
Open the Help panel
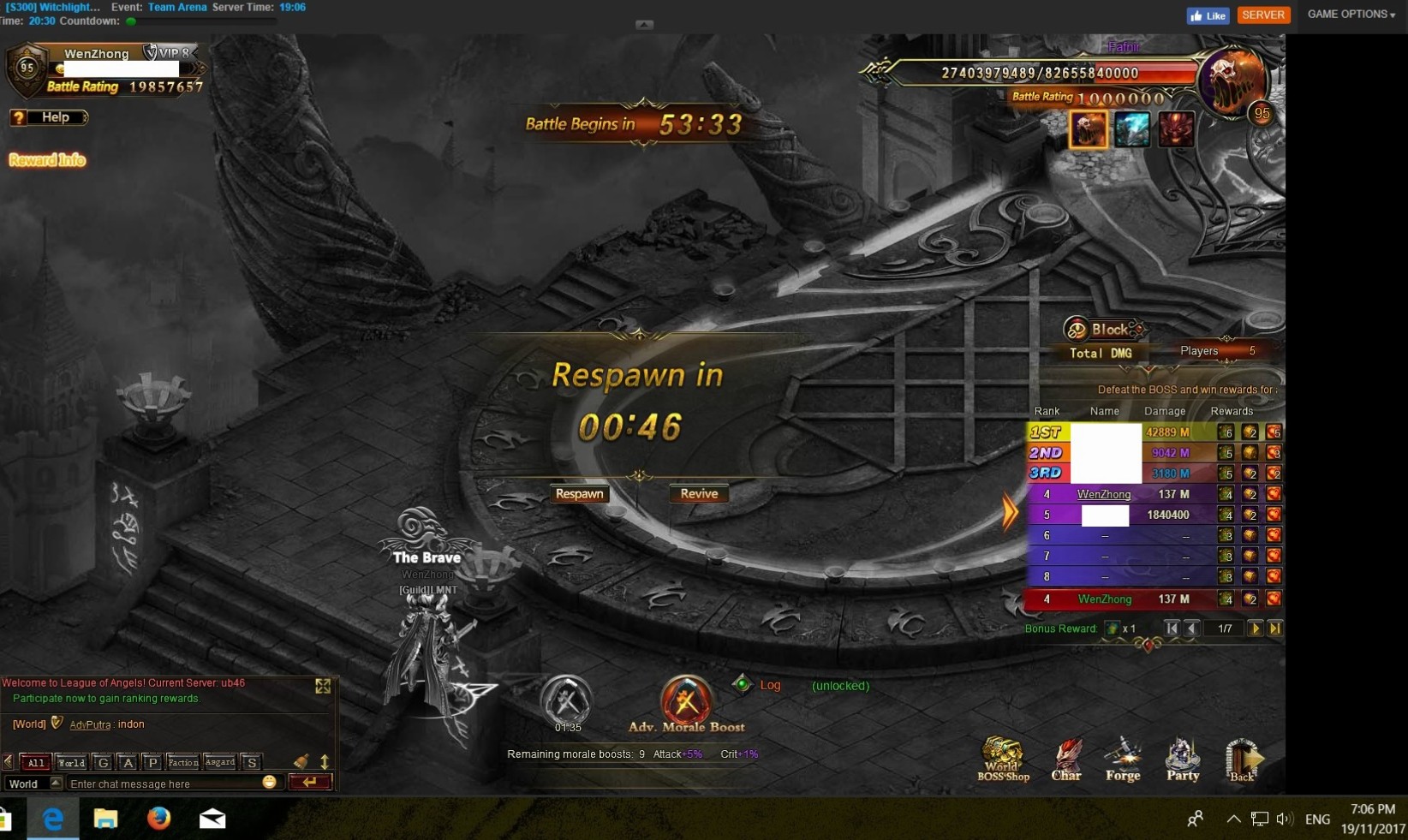click(49, 117)
